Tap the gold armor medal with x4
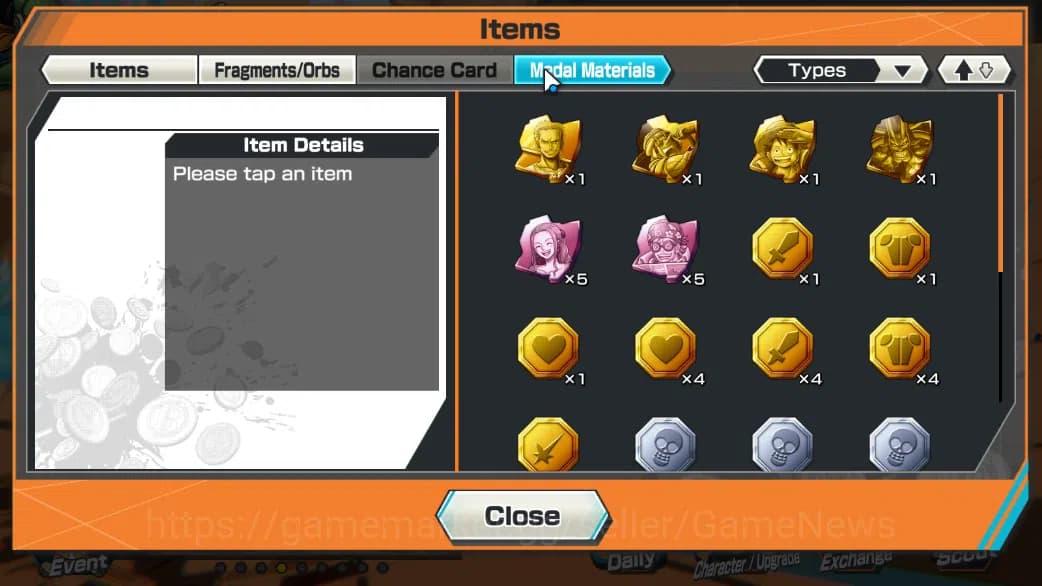The image size is (1042, 586). point(899,348)
